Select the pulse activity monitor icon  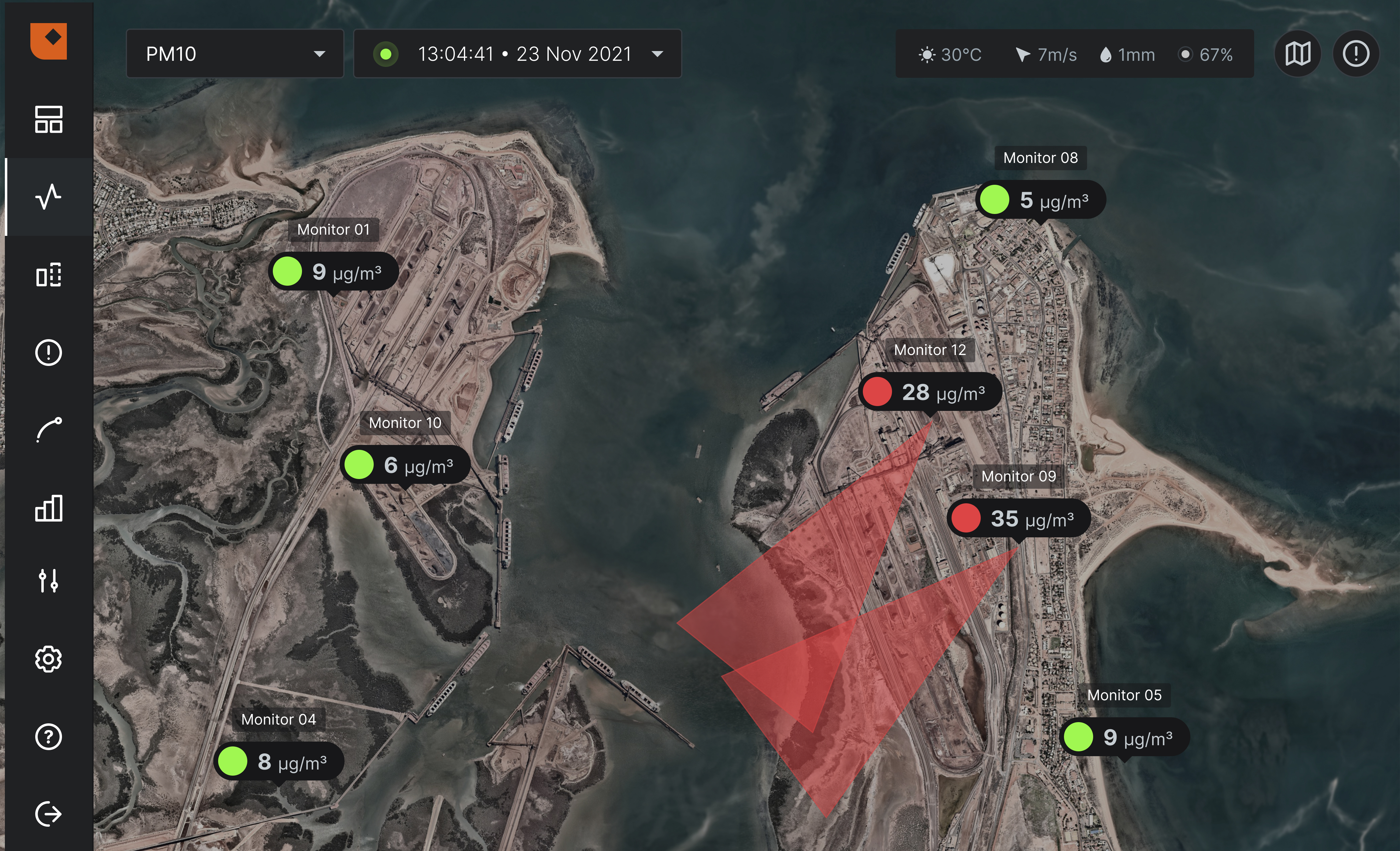pyautogui.click(x=49, y=197)
